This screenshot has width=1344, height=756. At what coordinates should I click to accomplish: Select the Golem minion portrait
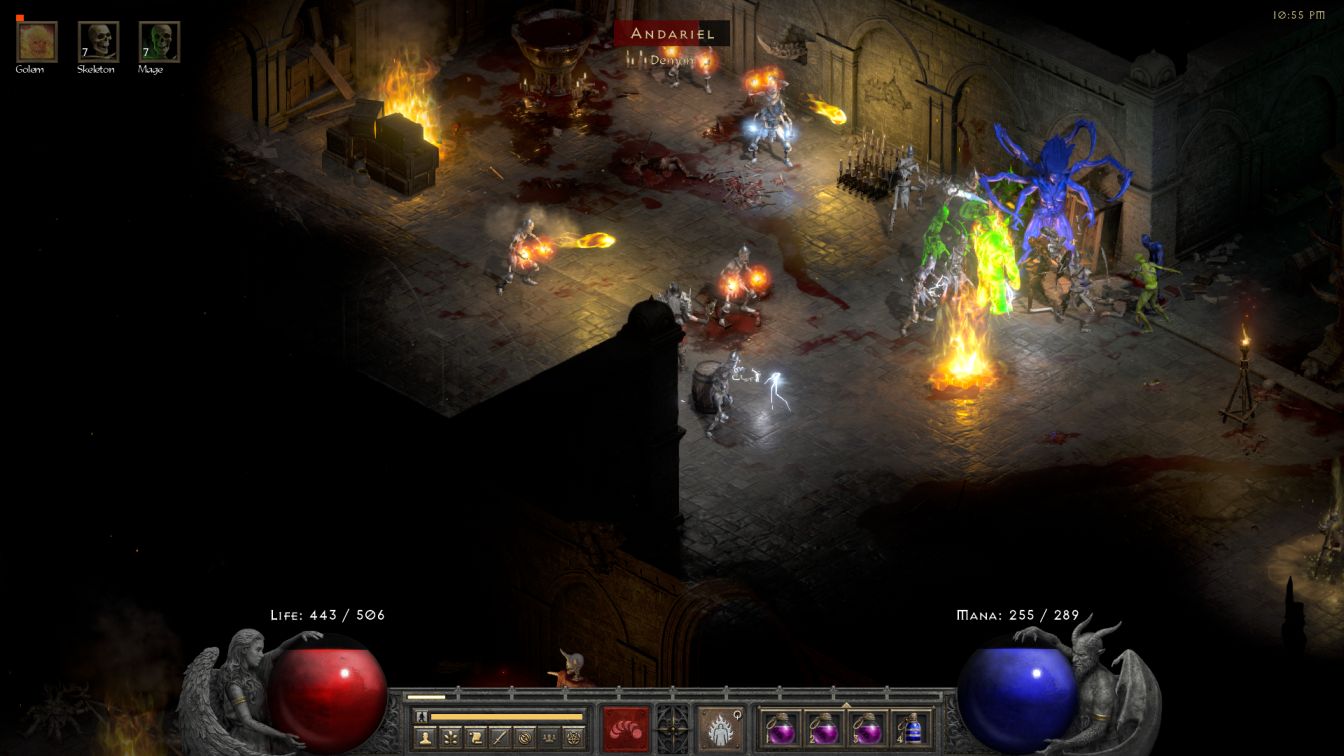(37, 42)
